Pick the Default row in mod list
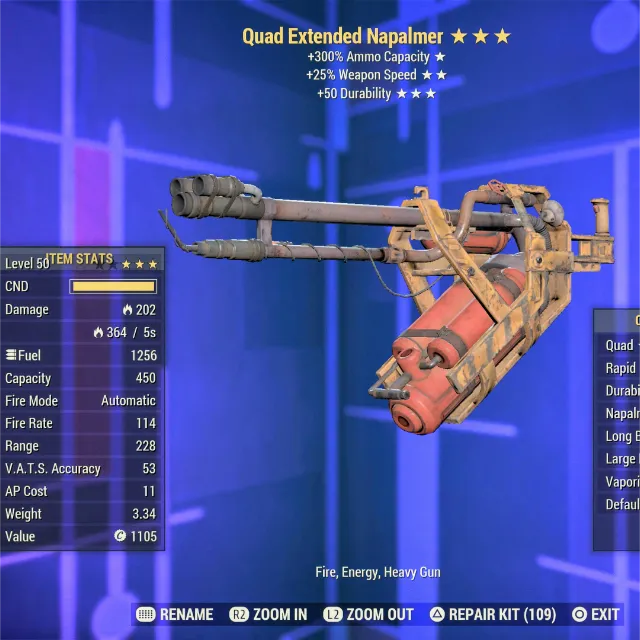This screenshot has width=640, height=640. pyautogui.click(x=622, y=504)
